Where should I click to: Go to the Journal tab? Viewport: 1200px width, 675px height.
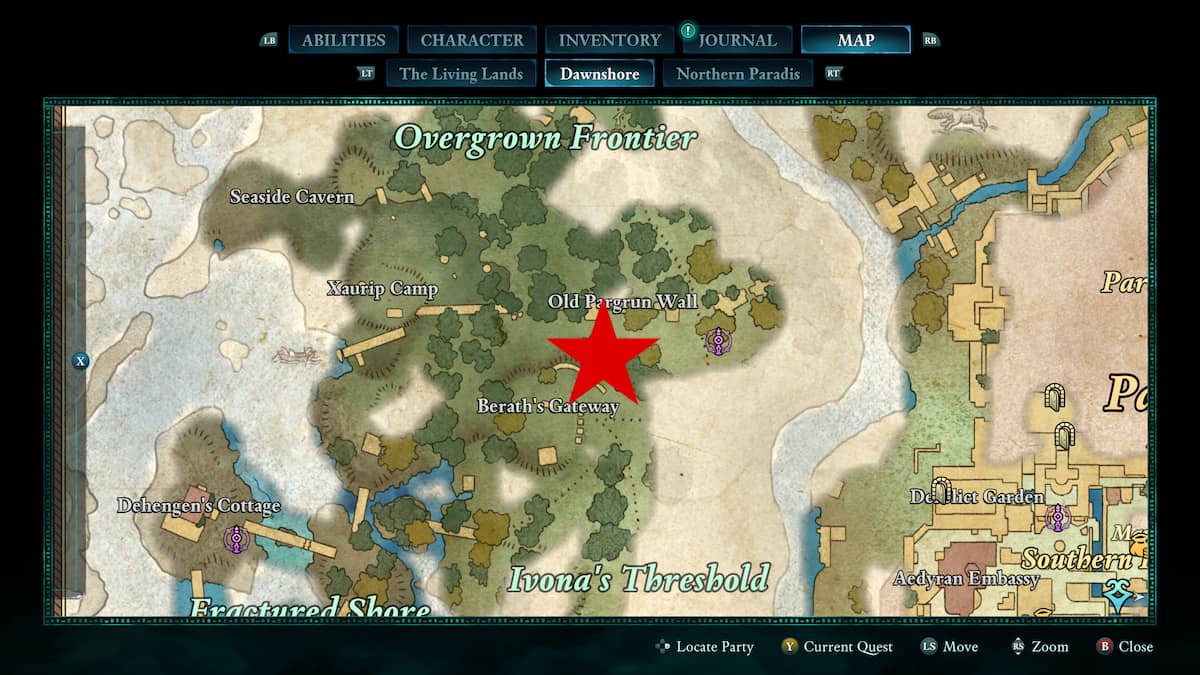(737, 40)
